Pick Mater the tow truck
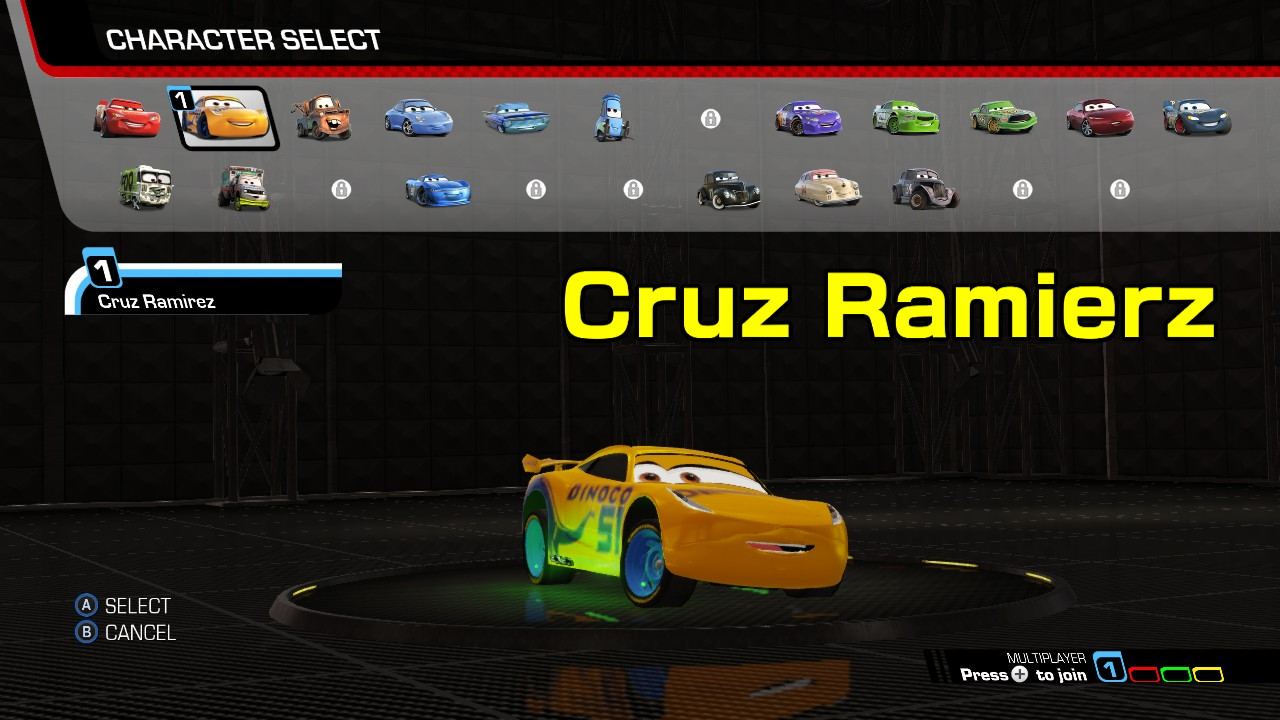The width and height of the screenshot is (1280, 720). (x=322, y=118)
